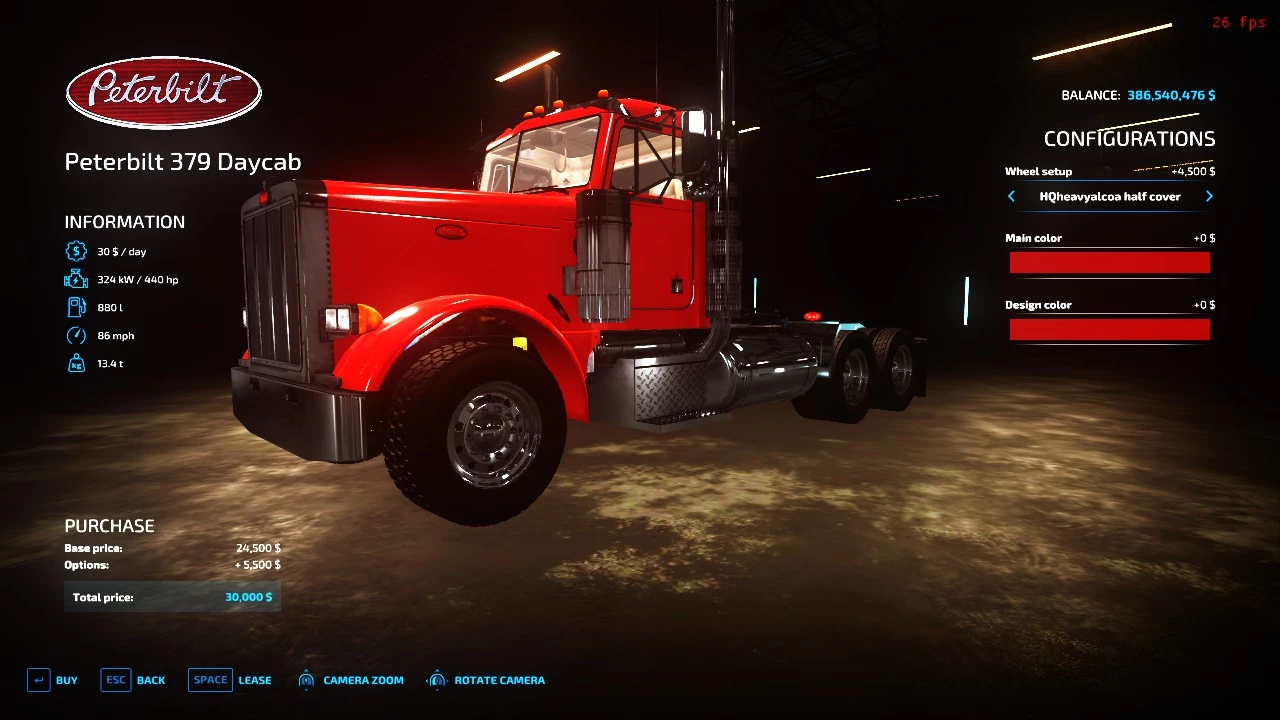This screenshot has width=1280, height=720.
Task: Select next wheel setup option
Action: 1209,197
